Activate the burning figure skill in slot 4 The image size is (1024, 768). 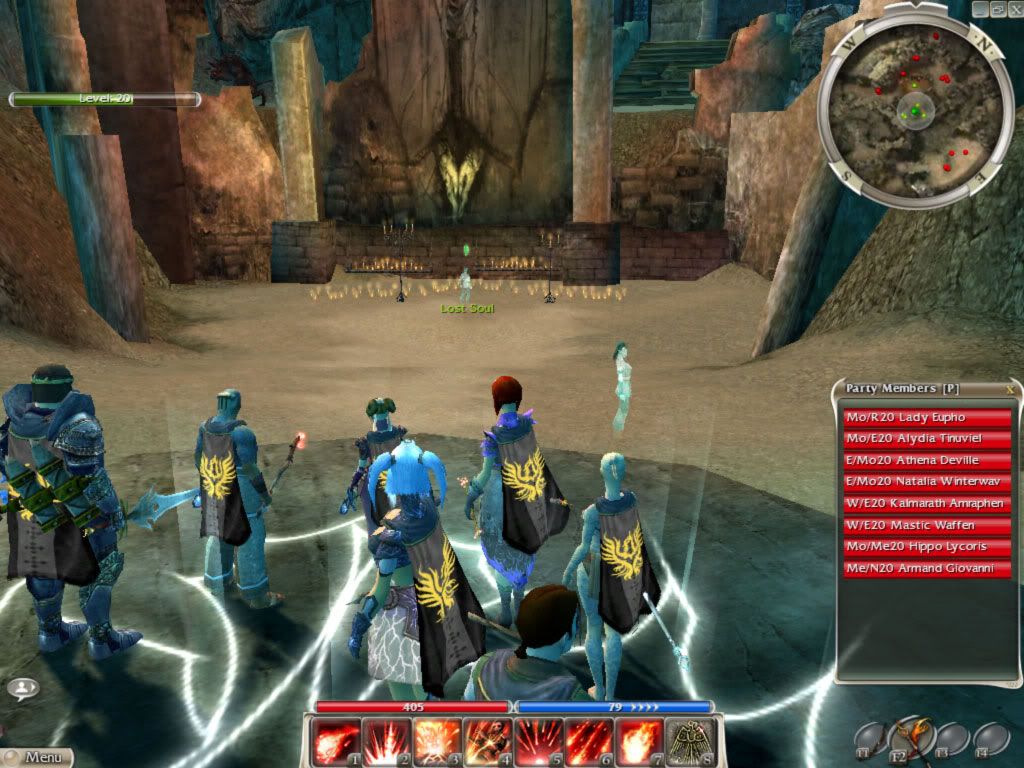pyautogui.click(x=488, y=742)
